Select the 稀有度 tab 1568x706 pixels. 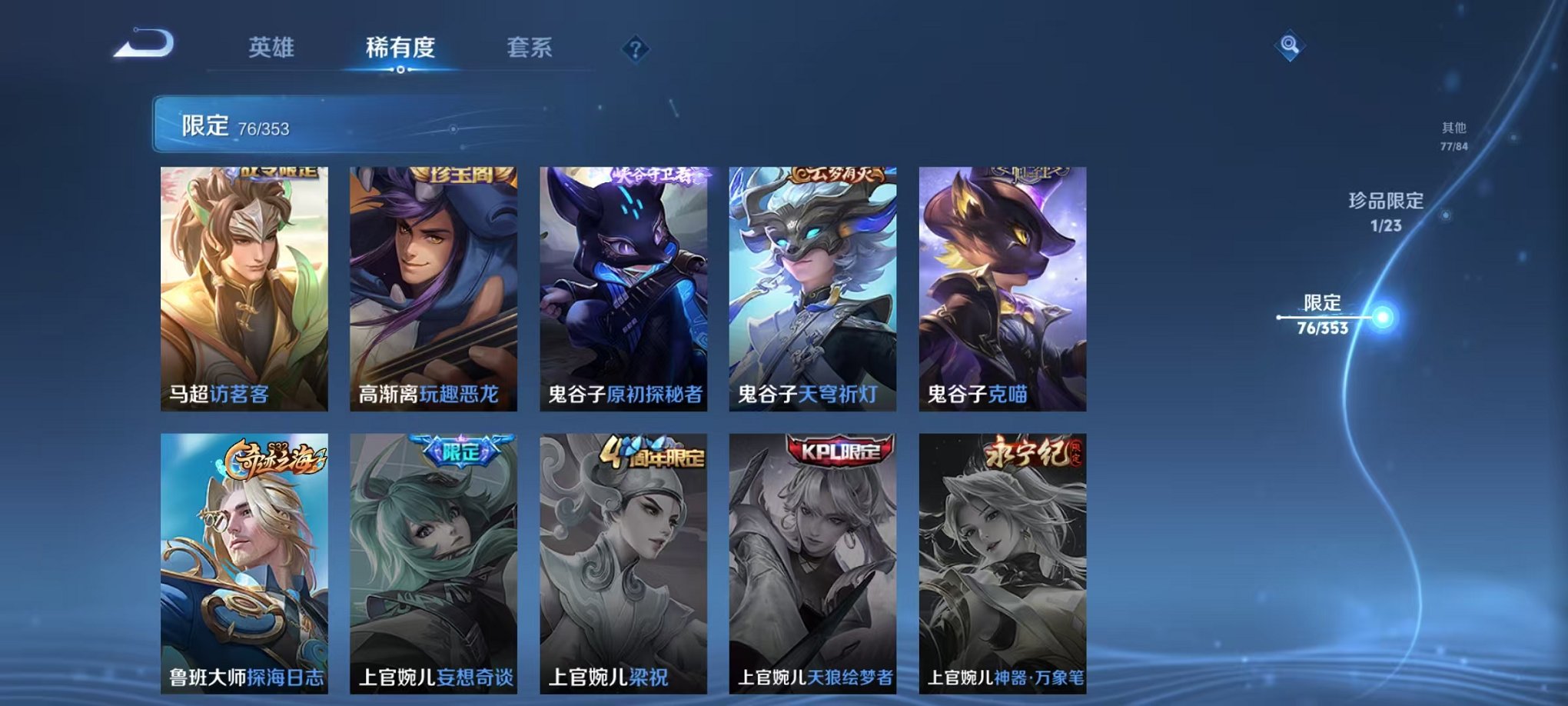point(400,46)
